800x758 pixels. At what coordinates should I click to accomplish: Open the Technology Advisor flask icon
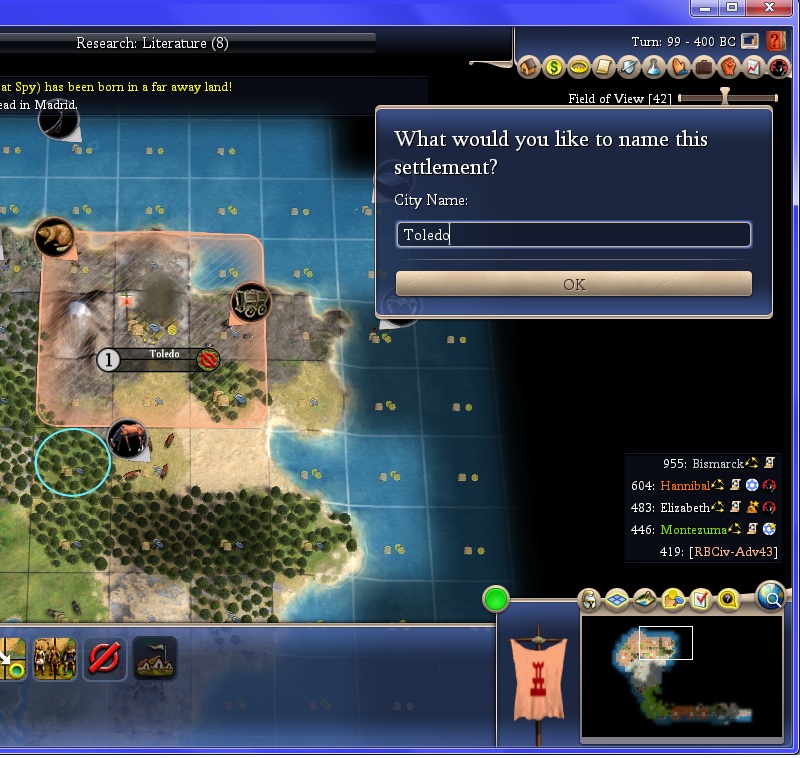pos(653,68)
